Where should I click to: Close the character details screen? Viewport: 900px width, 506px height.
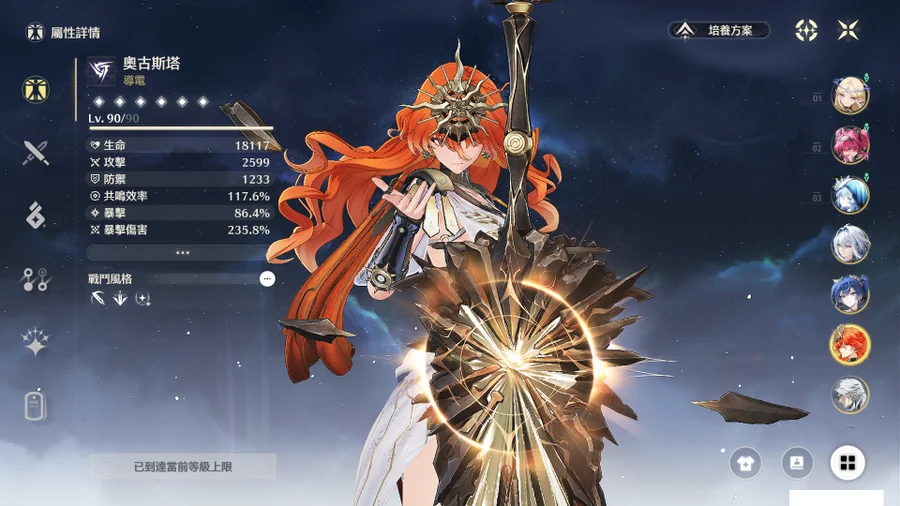[848, 30]
